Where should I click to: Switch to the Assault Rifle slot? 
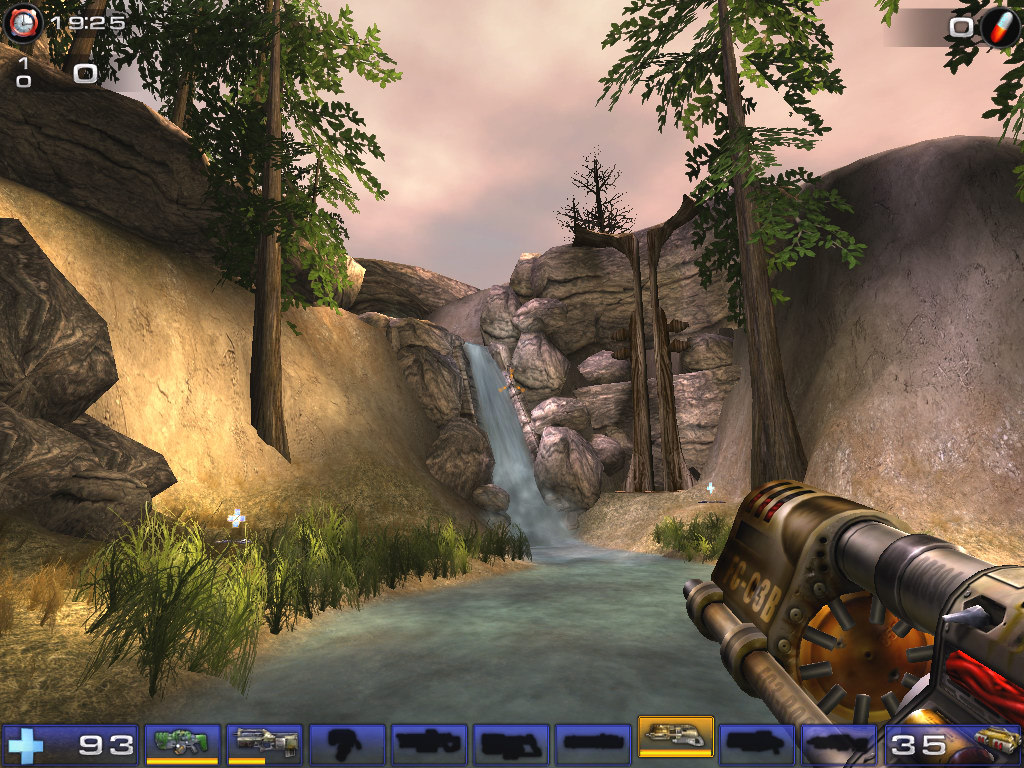click(x=264, y=744)
